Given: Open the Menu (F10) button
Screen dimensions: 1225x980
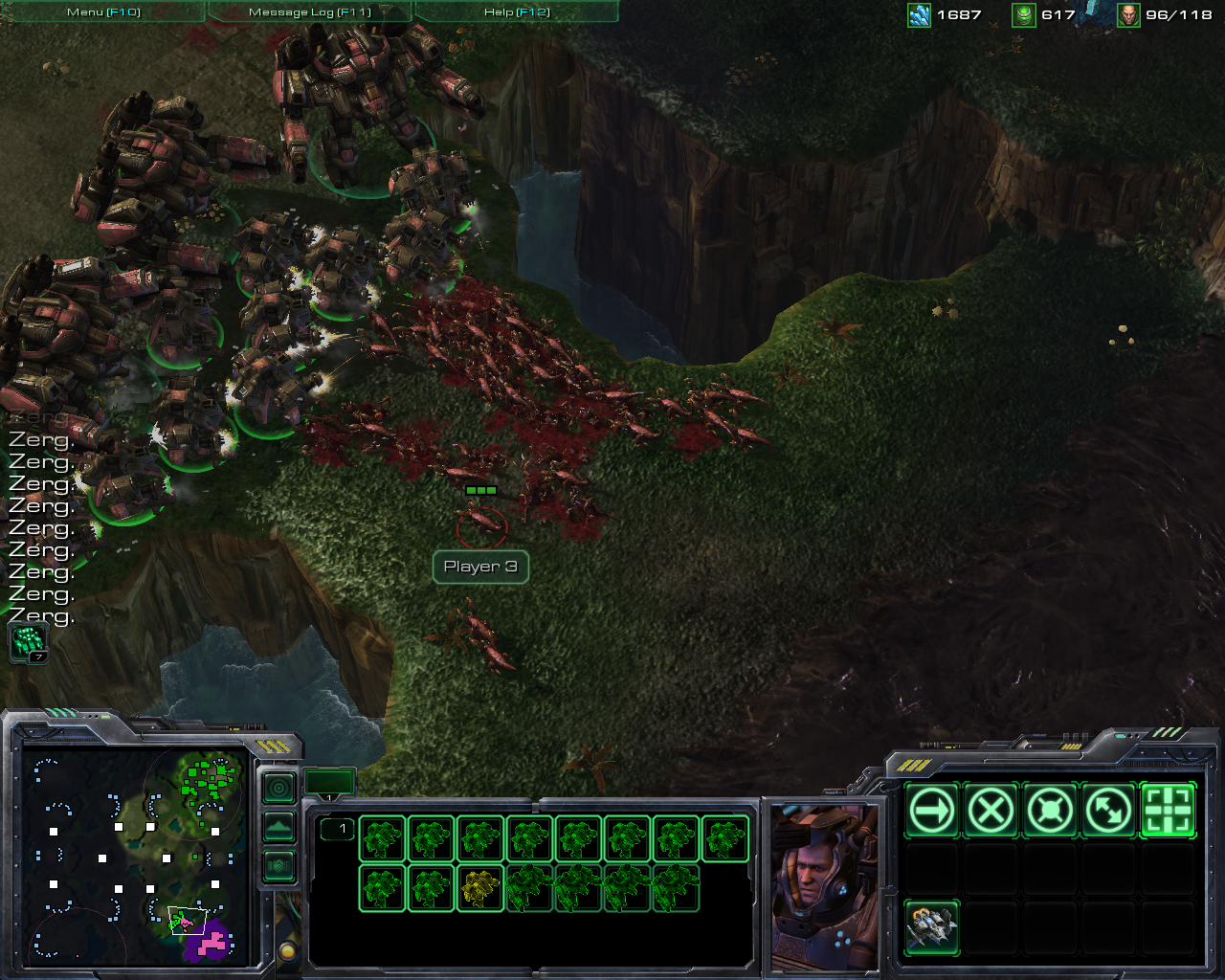Looking at the screenshot, I should coord(103,11).
